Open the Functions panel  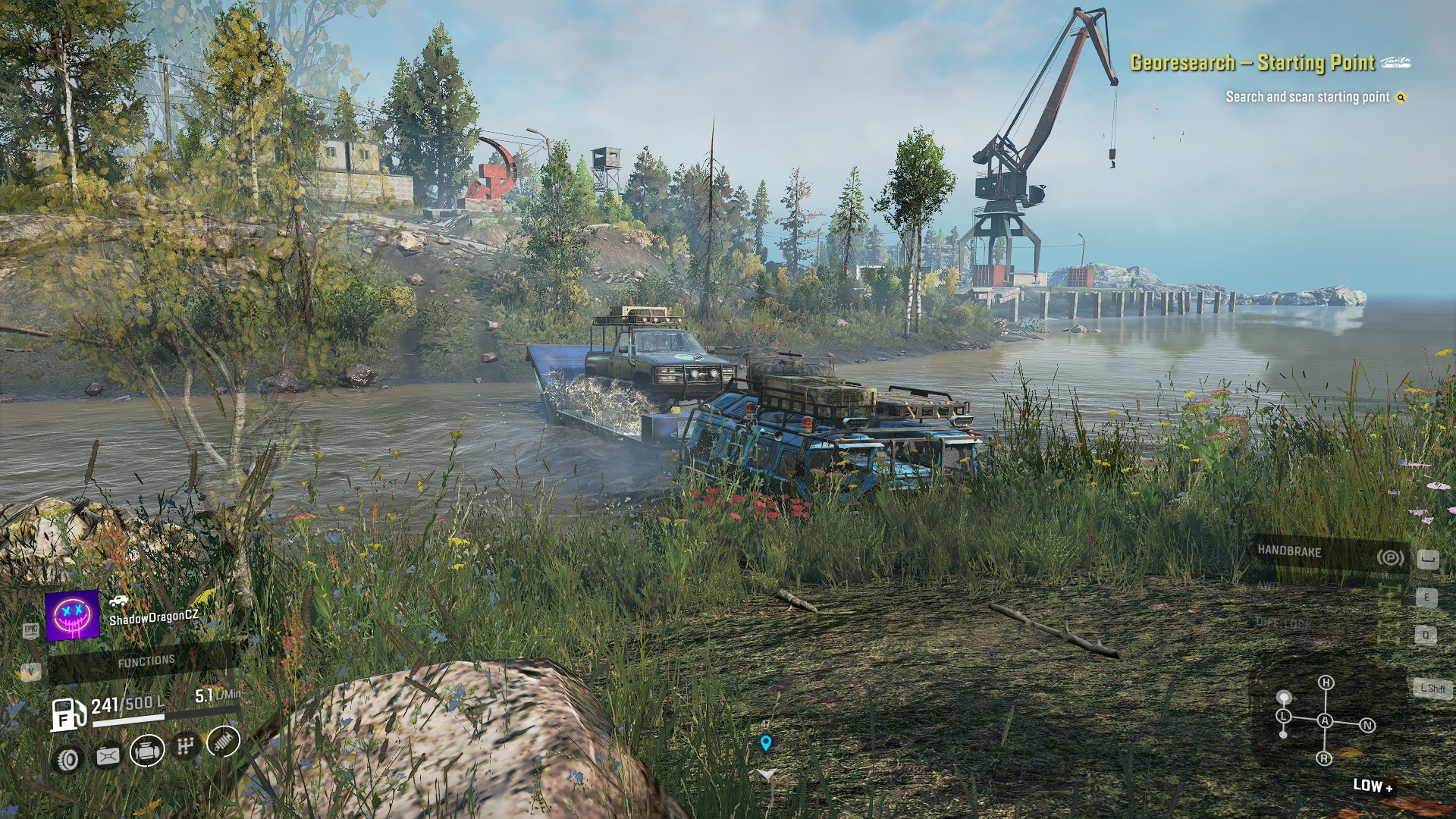(x=146, y=662)
